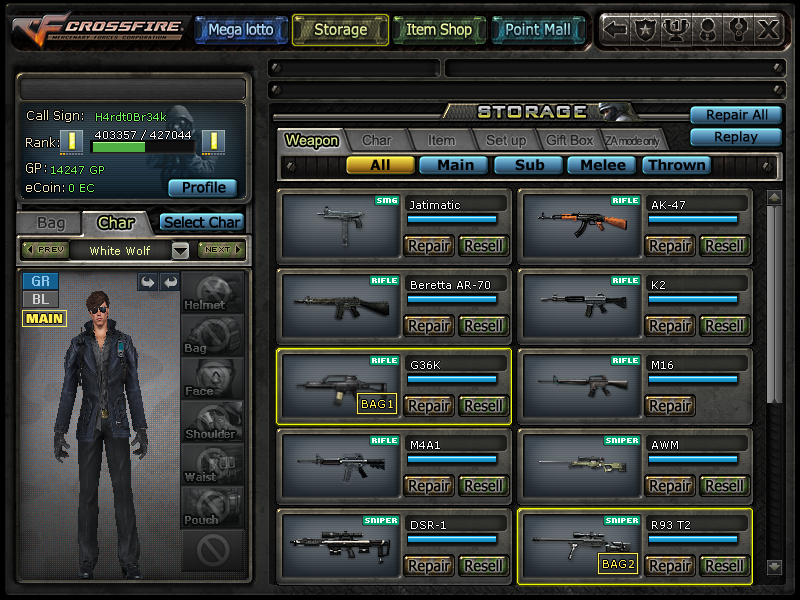Close the window with the X button

(768, 29)
